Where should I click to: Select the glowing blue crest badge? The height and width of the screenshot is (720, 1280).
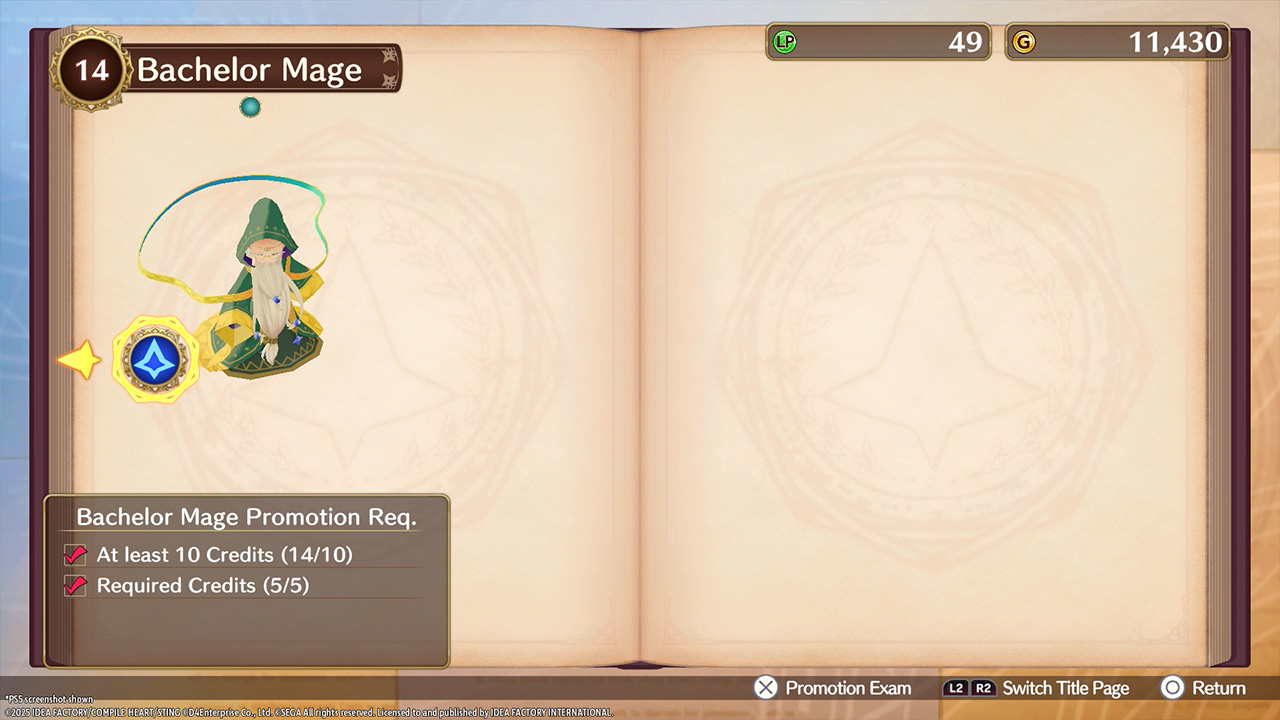coord(155,360)
